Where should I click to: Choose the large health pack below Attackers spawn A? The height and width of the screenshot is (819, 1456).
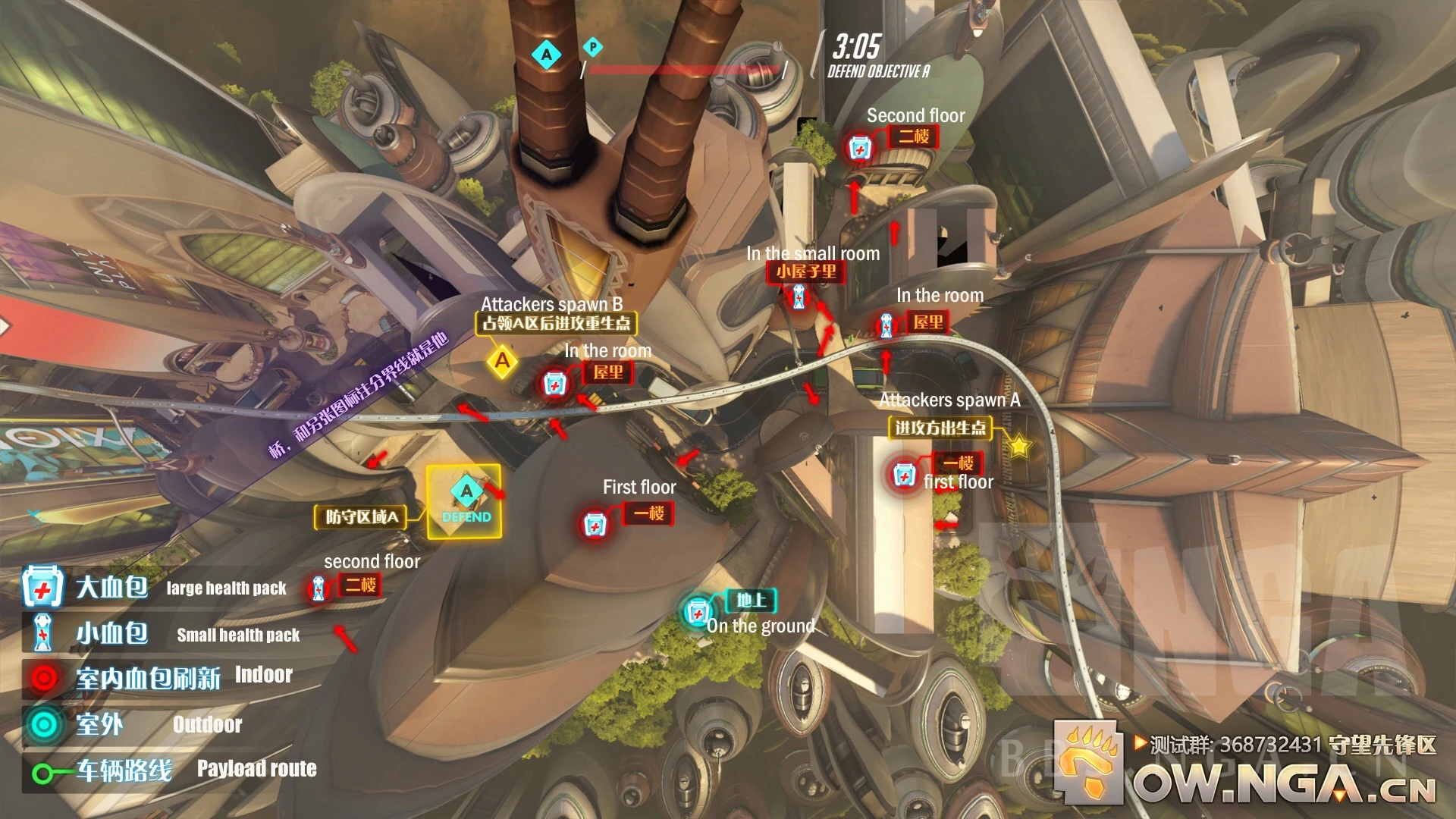[903, 475]
